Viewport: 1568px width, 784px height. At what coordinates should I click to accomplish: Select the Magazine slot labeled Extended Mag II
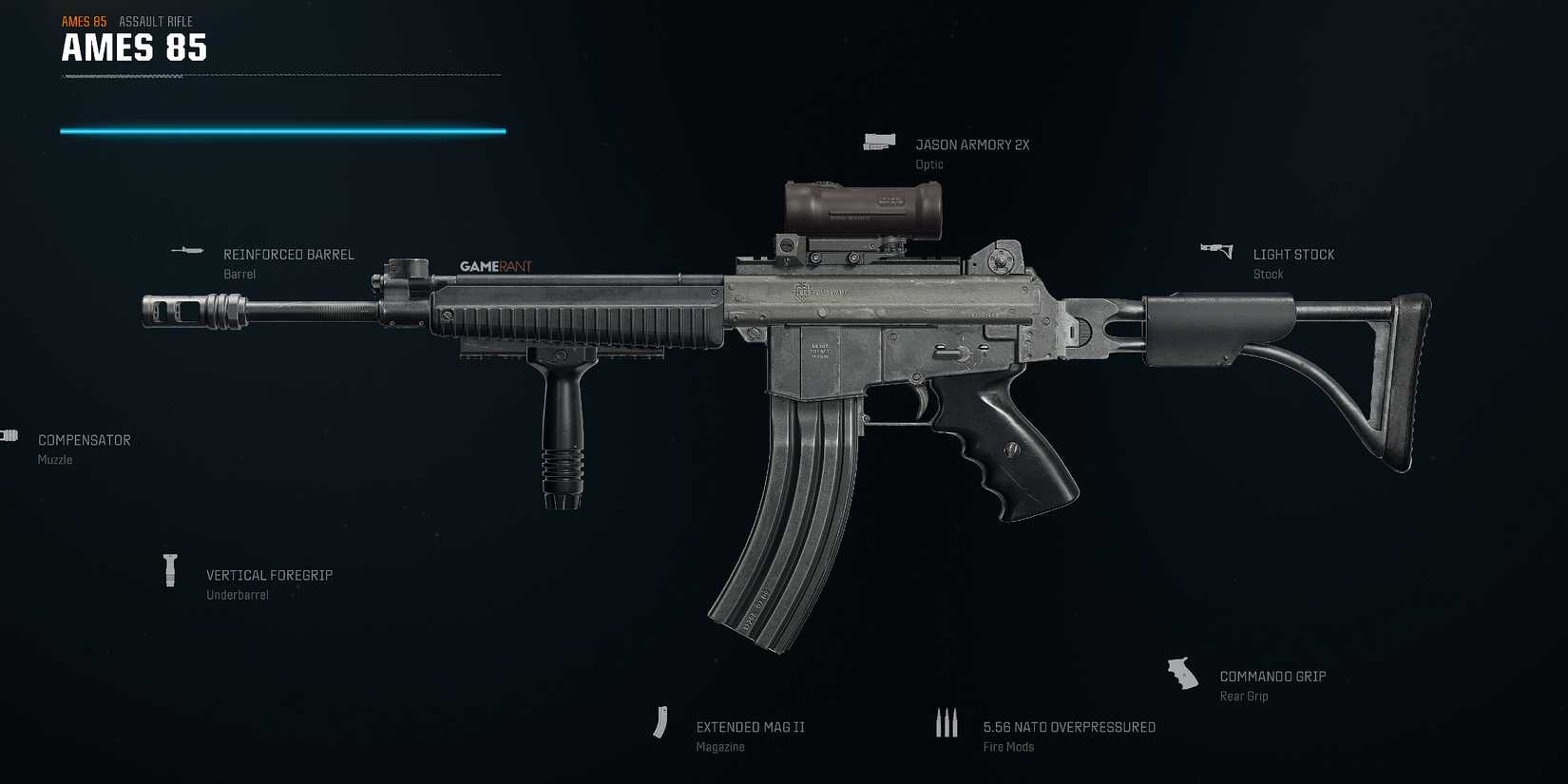point(750,726)
